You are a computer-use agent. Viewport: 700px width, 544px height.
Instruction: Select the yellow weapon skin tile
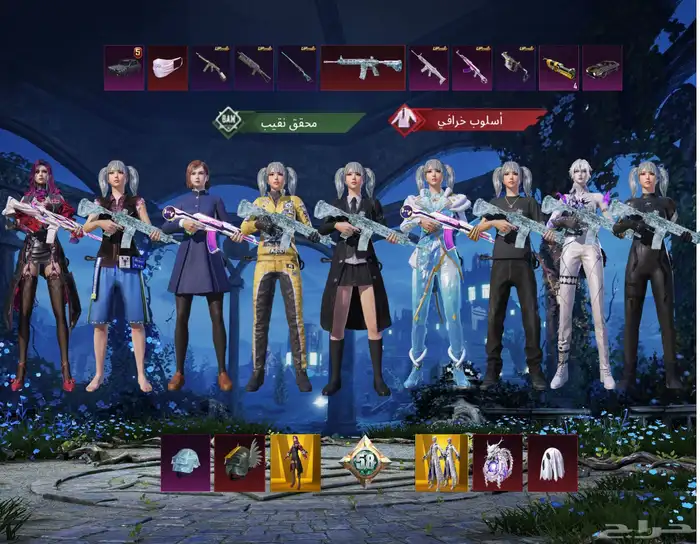click(x=558, y=68)
